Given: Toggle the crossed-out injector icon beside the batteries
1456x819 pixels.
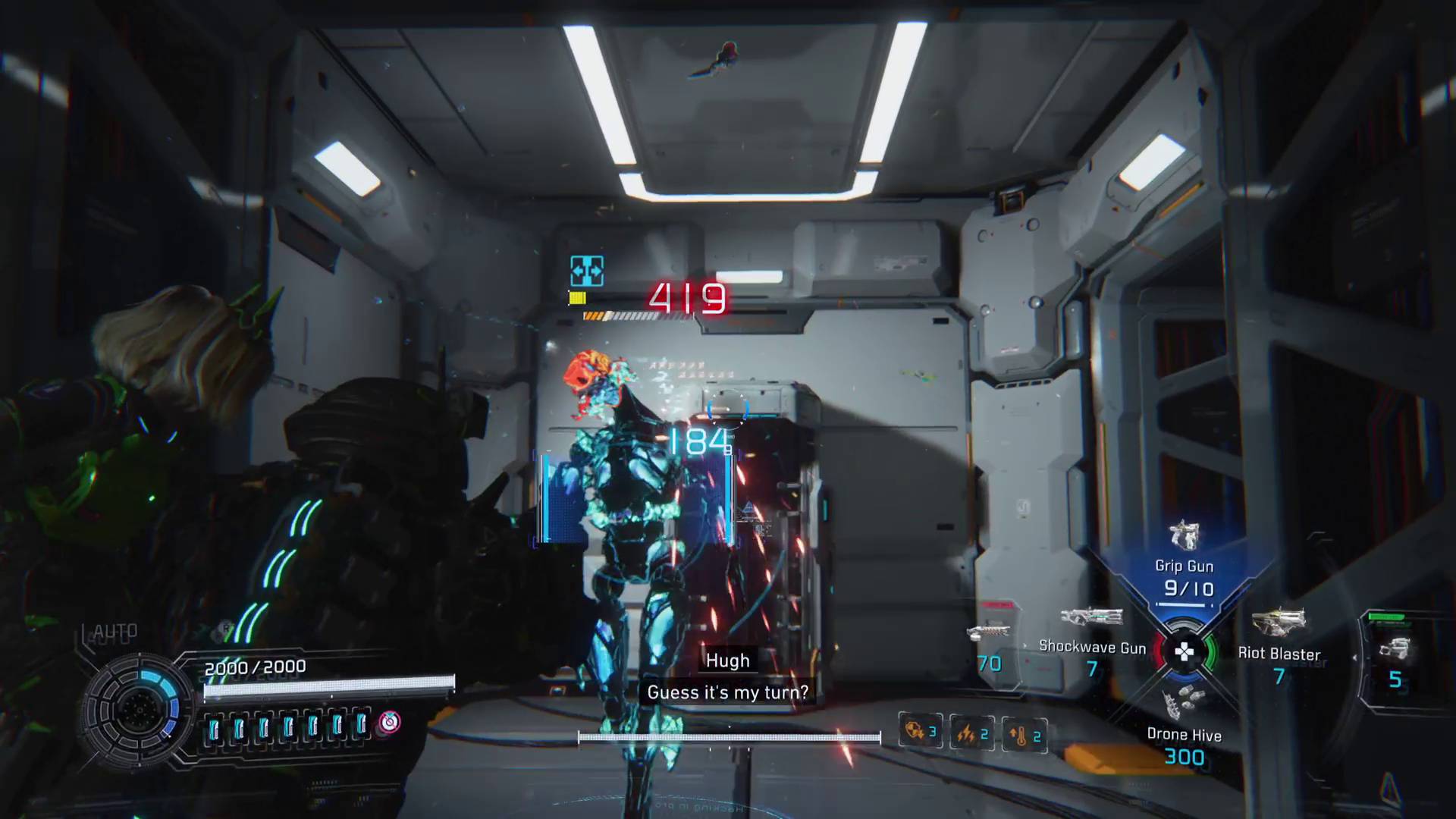Looking at the screenshot, I should pyautogui.click(x=388, y=724).
